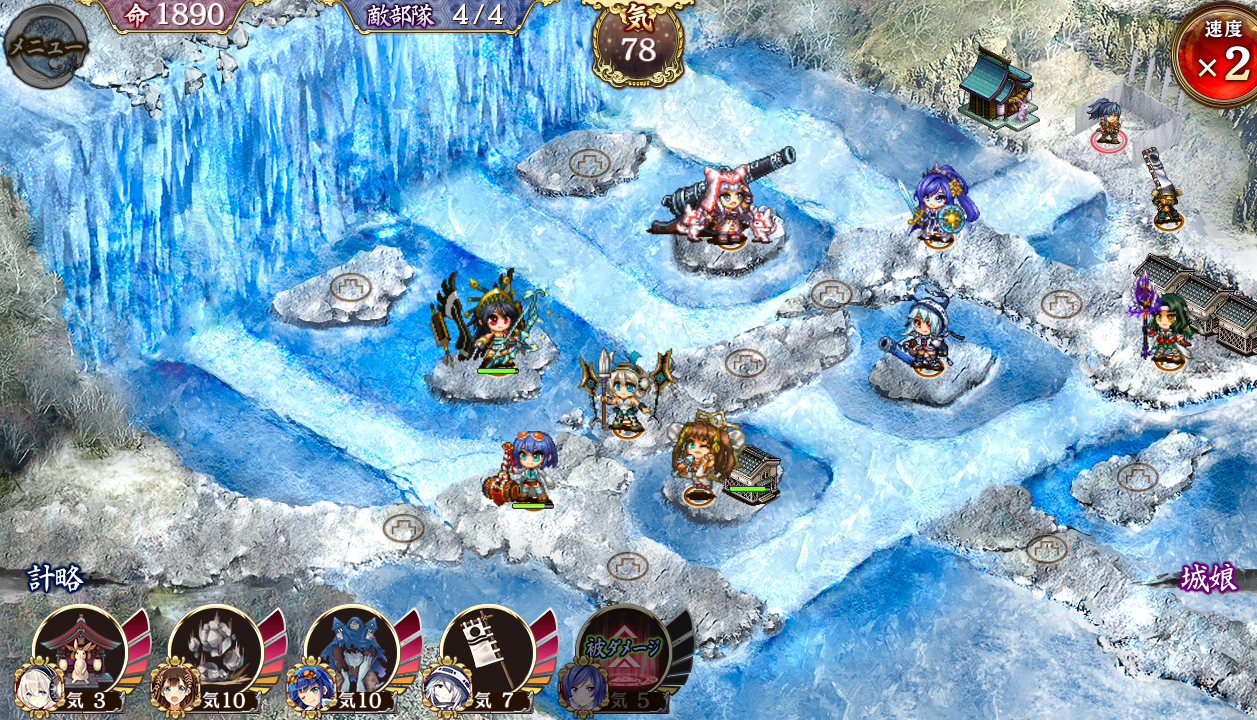Trigger the blue hooded figure stratagem
1257x720 pixels.
[x=351, y=650]
